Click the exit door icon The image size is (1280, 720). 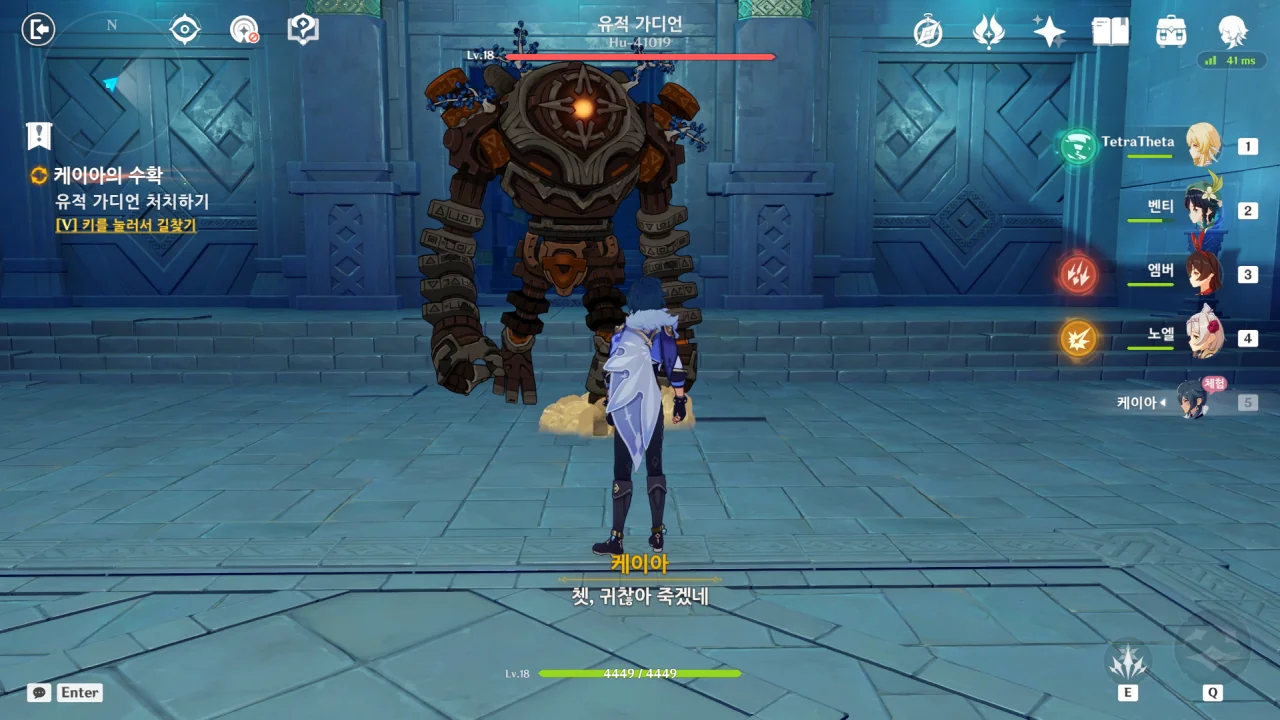(38, 29)
